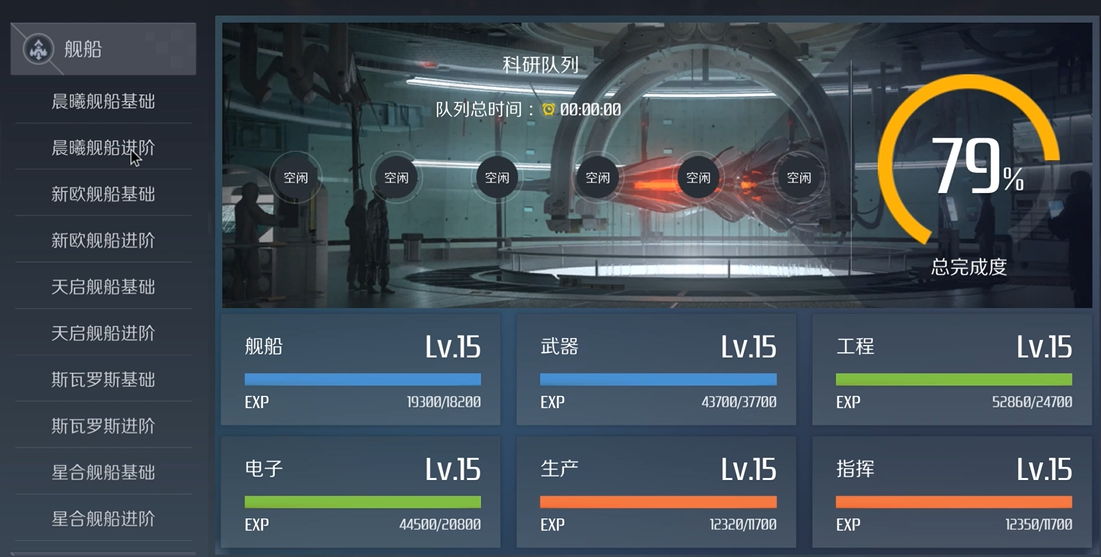Image resolution: width=1101 pixels, height=557 pixels.
Task: Choose 新欧舰船基础 from the sidebar
Action: [103, 194]
